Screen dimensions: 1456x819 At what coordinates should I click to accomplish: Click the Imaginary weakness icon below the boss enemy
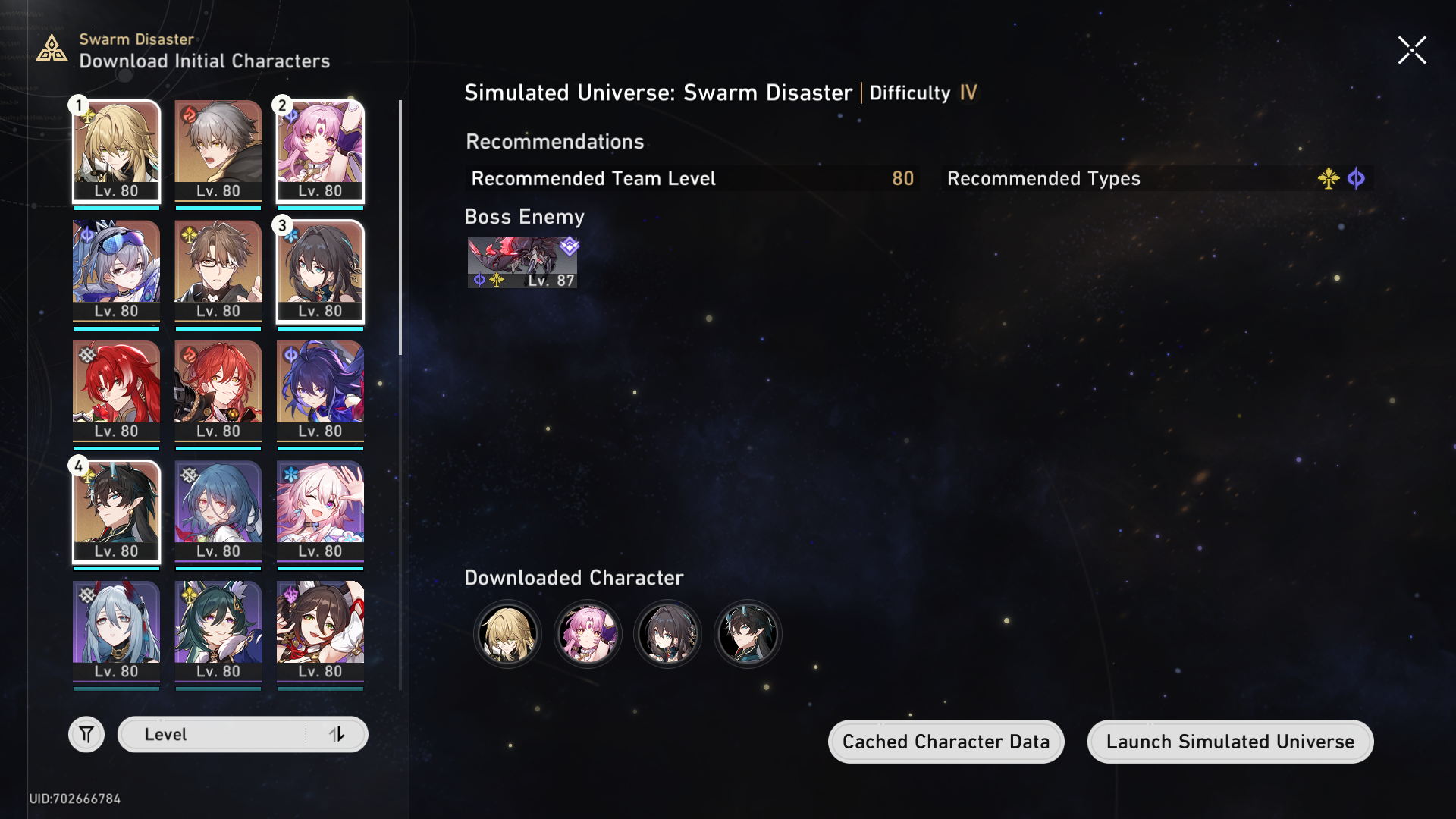point(497,279)
